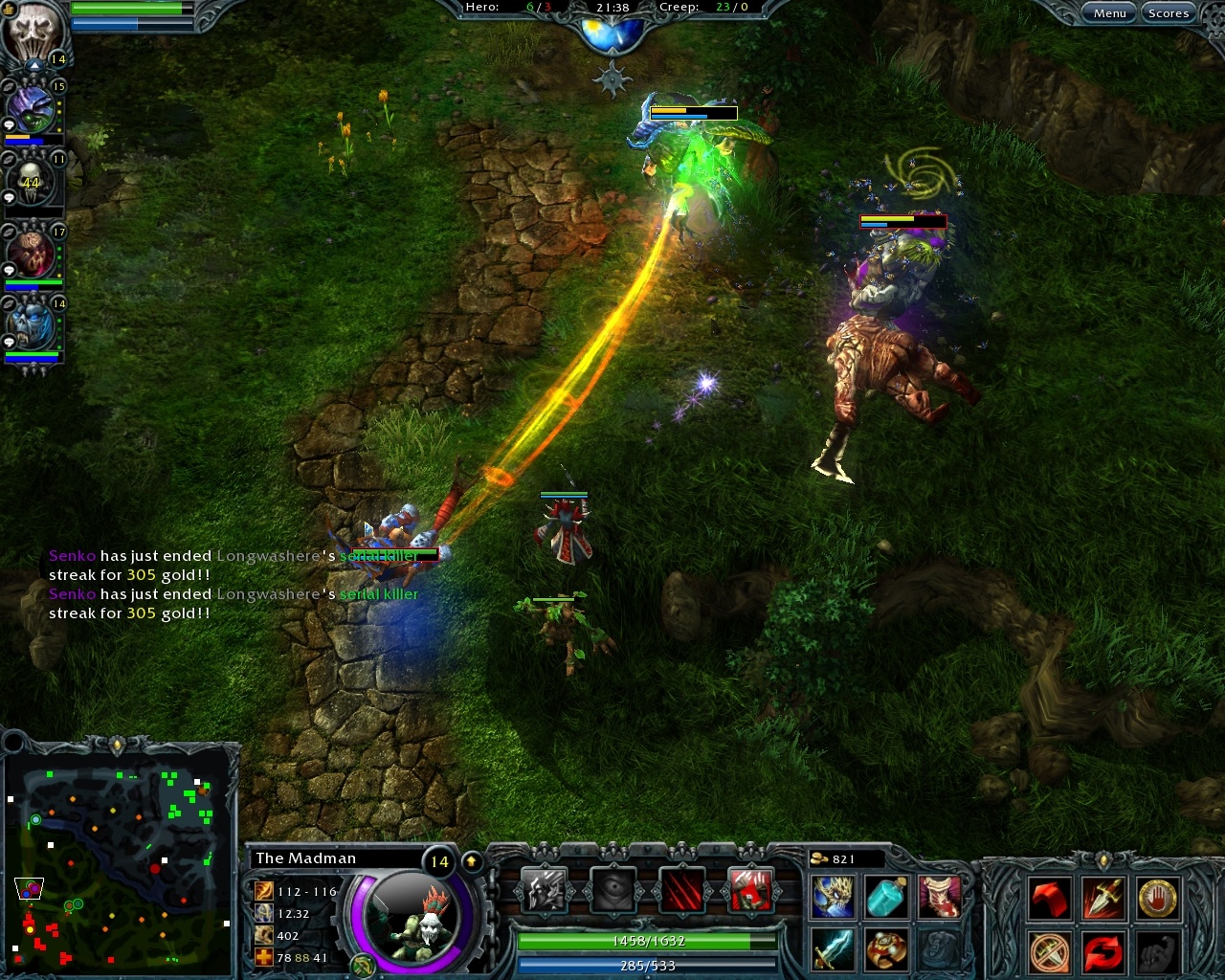Open the game Menu

1109,12
